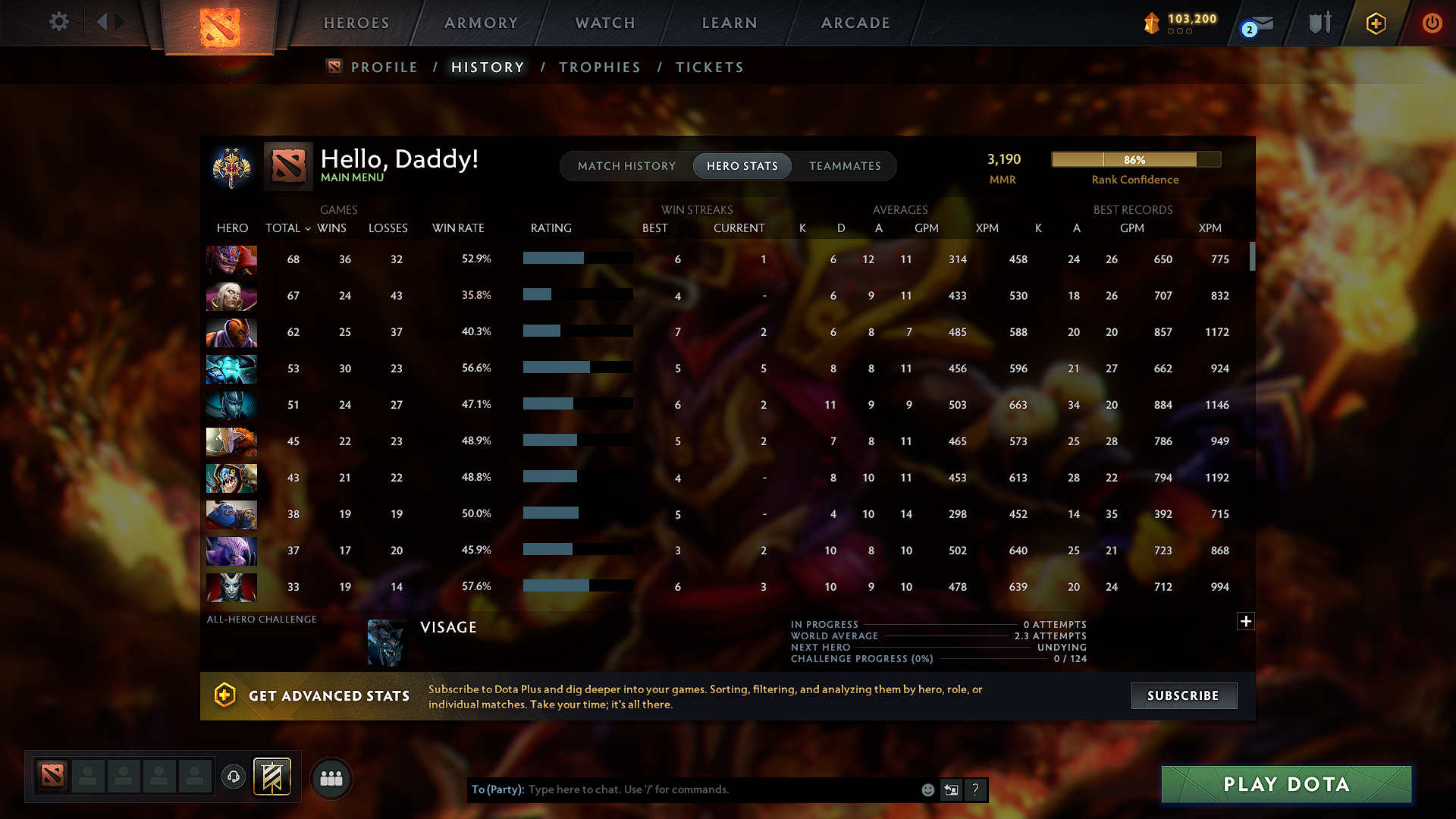This screenshot has width=1456, height=819.
Task: Click the Visage portrait in All-Hero Challenge
Action: (x=387, y=642)
